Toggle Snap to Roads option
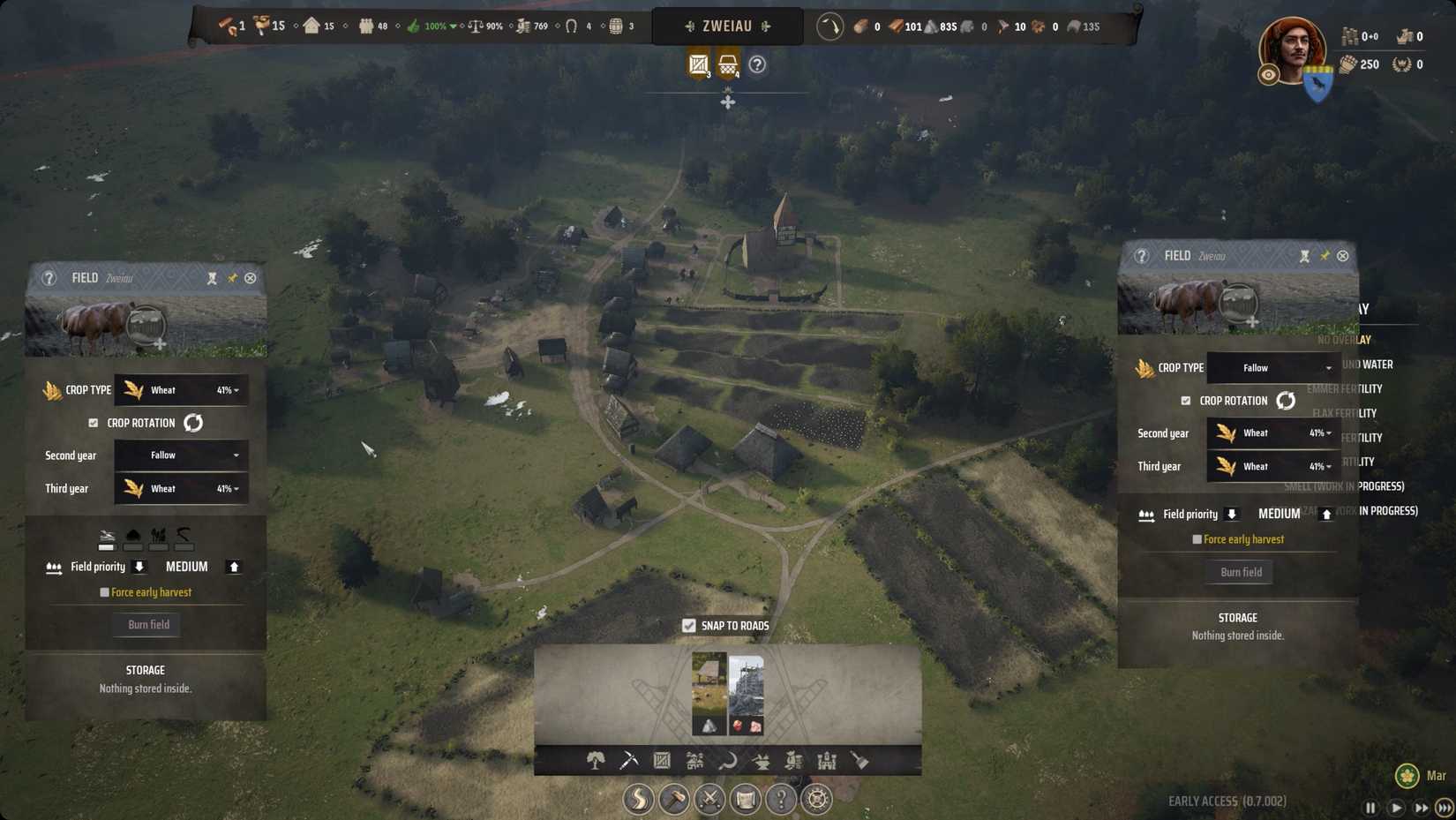Image resolution: width=1456 pixels, height=820 pixels. 688,625
